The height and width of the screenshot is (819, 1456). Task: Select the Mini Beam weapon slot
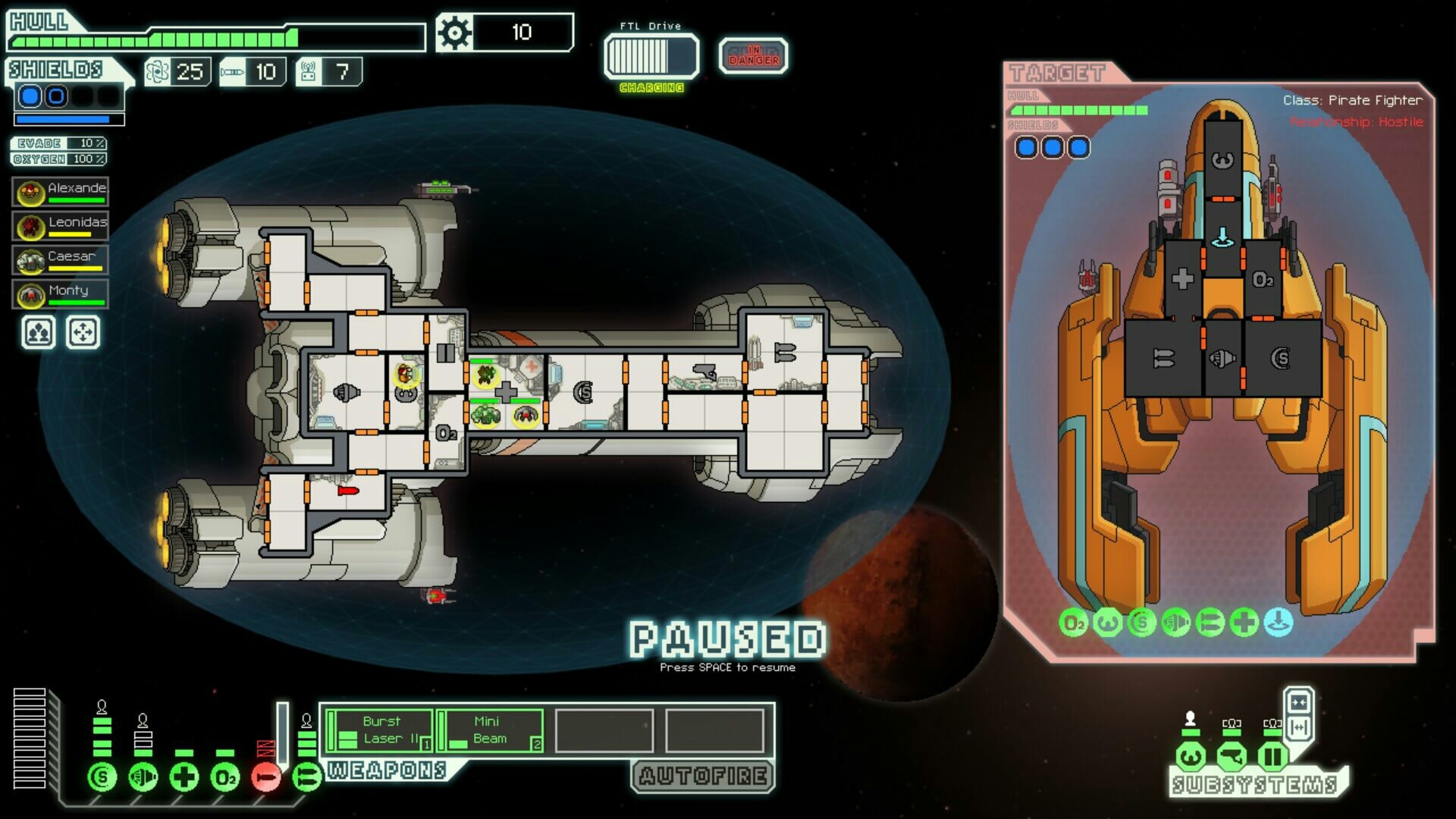click(x=491, y=731)
